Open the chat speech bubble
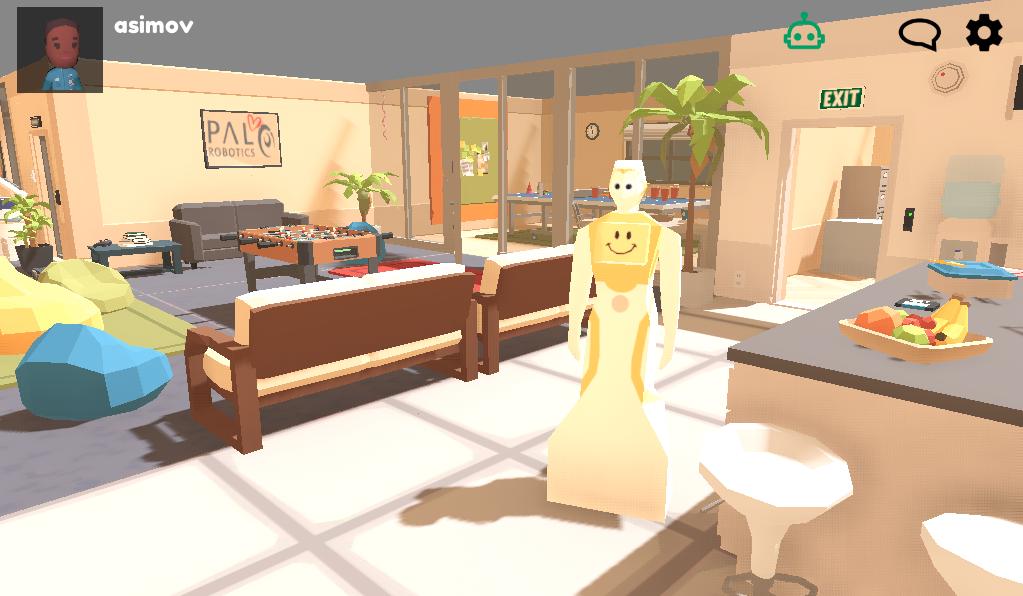1023x596 pixels. (x=919, y=34)
